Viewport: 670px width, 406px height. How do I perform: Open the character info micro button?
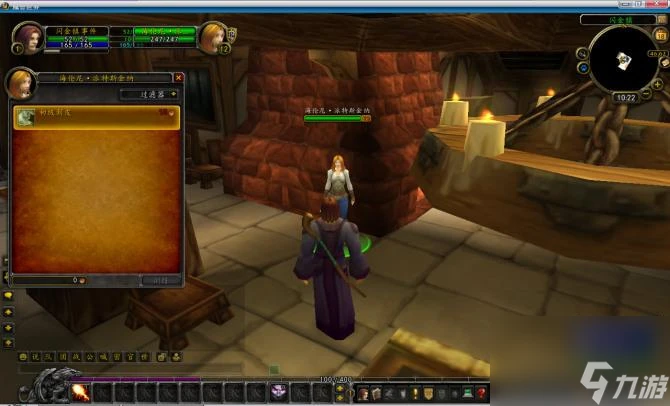click(363, 393)
